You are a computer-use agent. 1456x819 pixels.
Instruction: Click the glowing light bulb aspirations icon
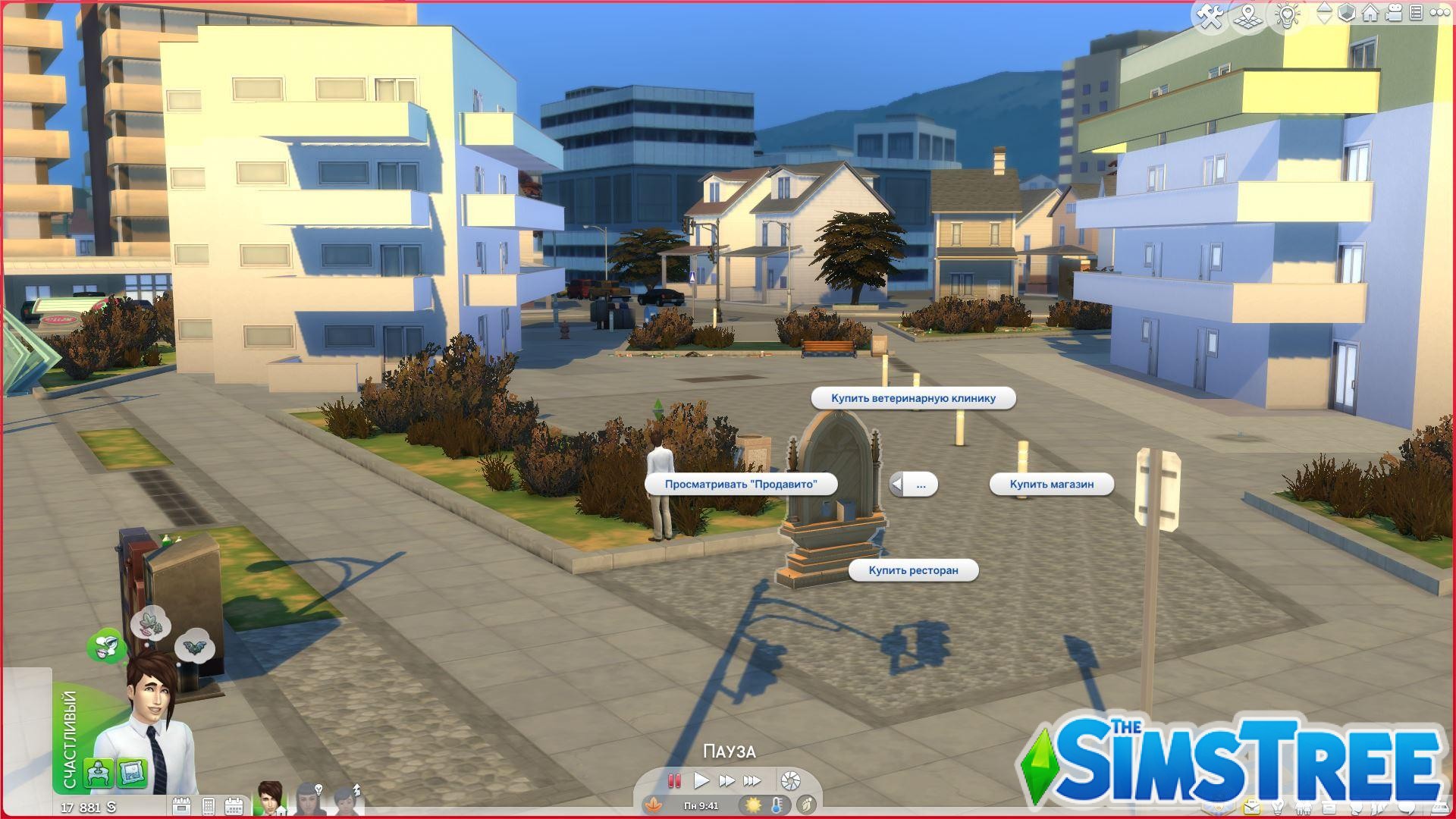pyautogui.click(x=1288, y=13)
